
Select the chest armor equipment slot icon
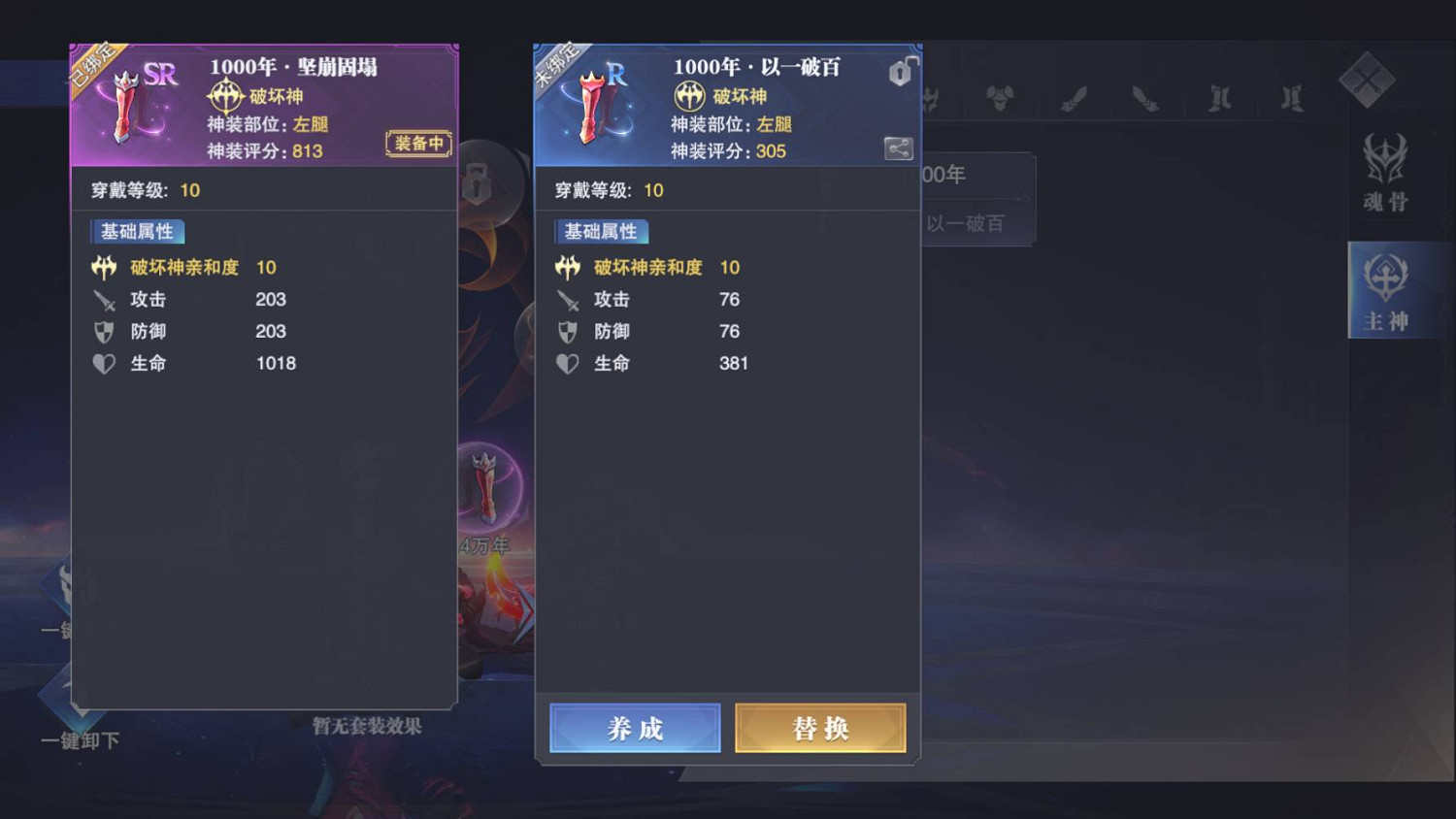click(1000, 98)
